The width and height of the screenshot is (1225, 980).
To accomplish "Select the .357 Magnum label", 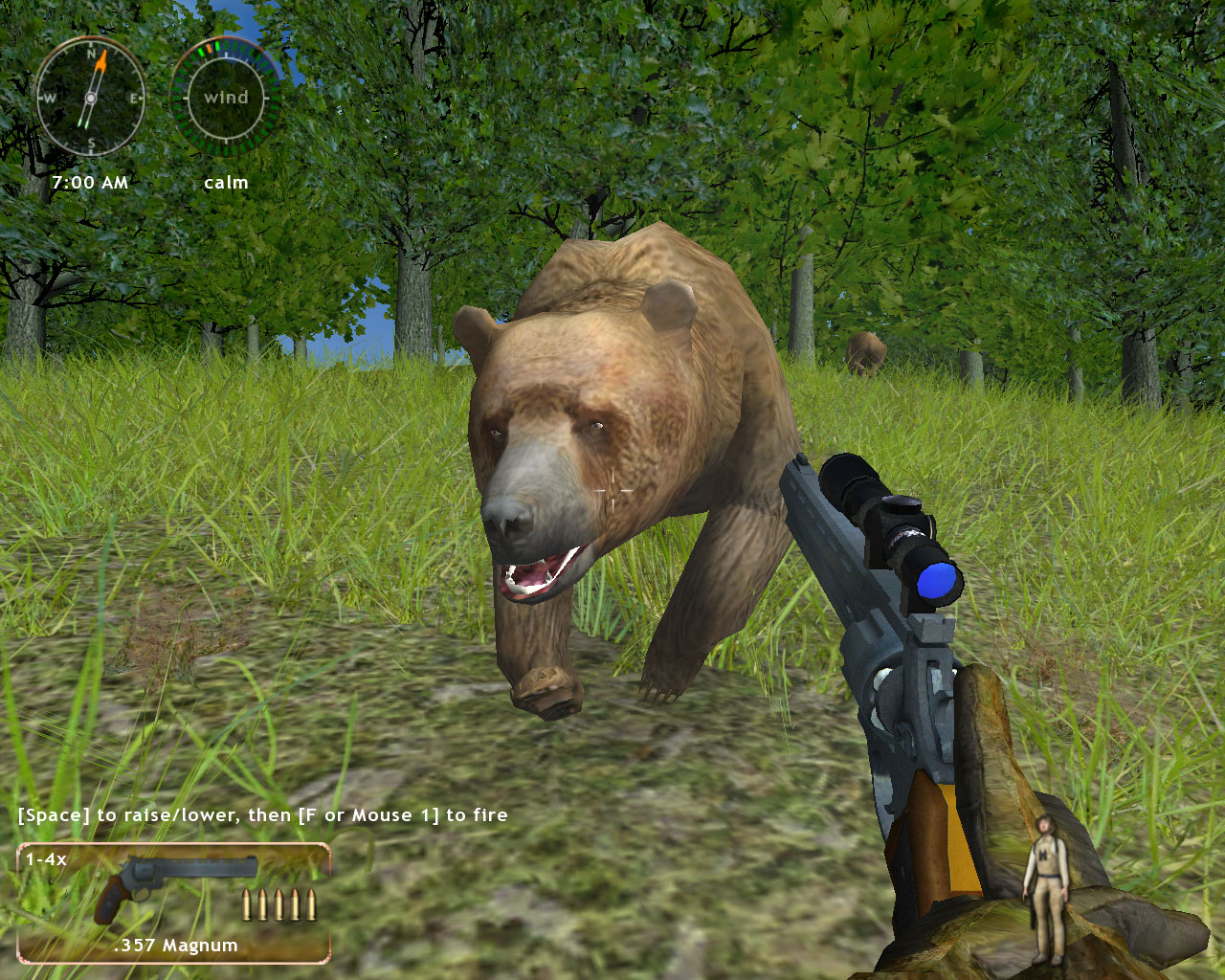I will (x=174, y=945).
